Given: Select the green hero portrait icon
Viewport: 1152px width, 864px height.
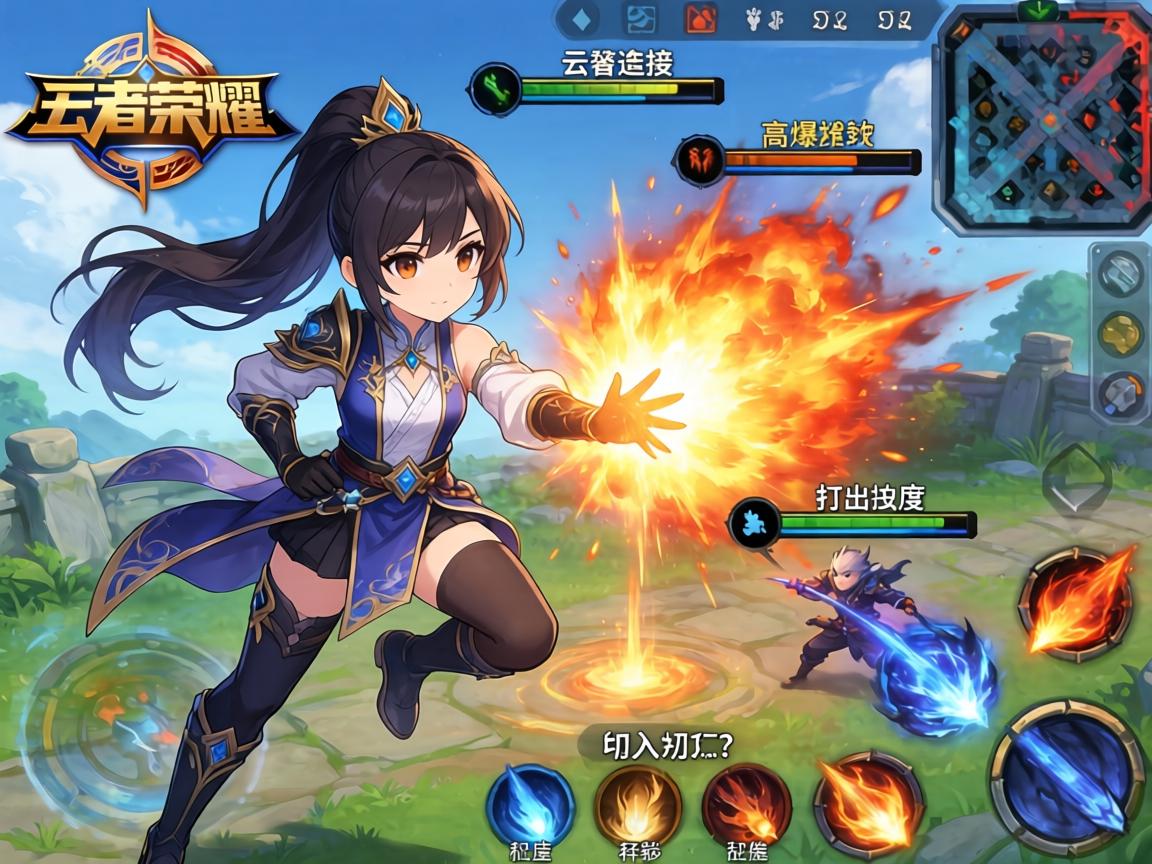Looking at the screenshot, I should tap(492, 88).
